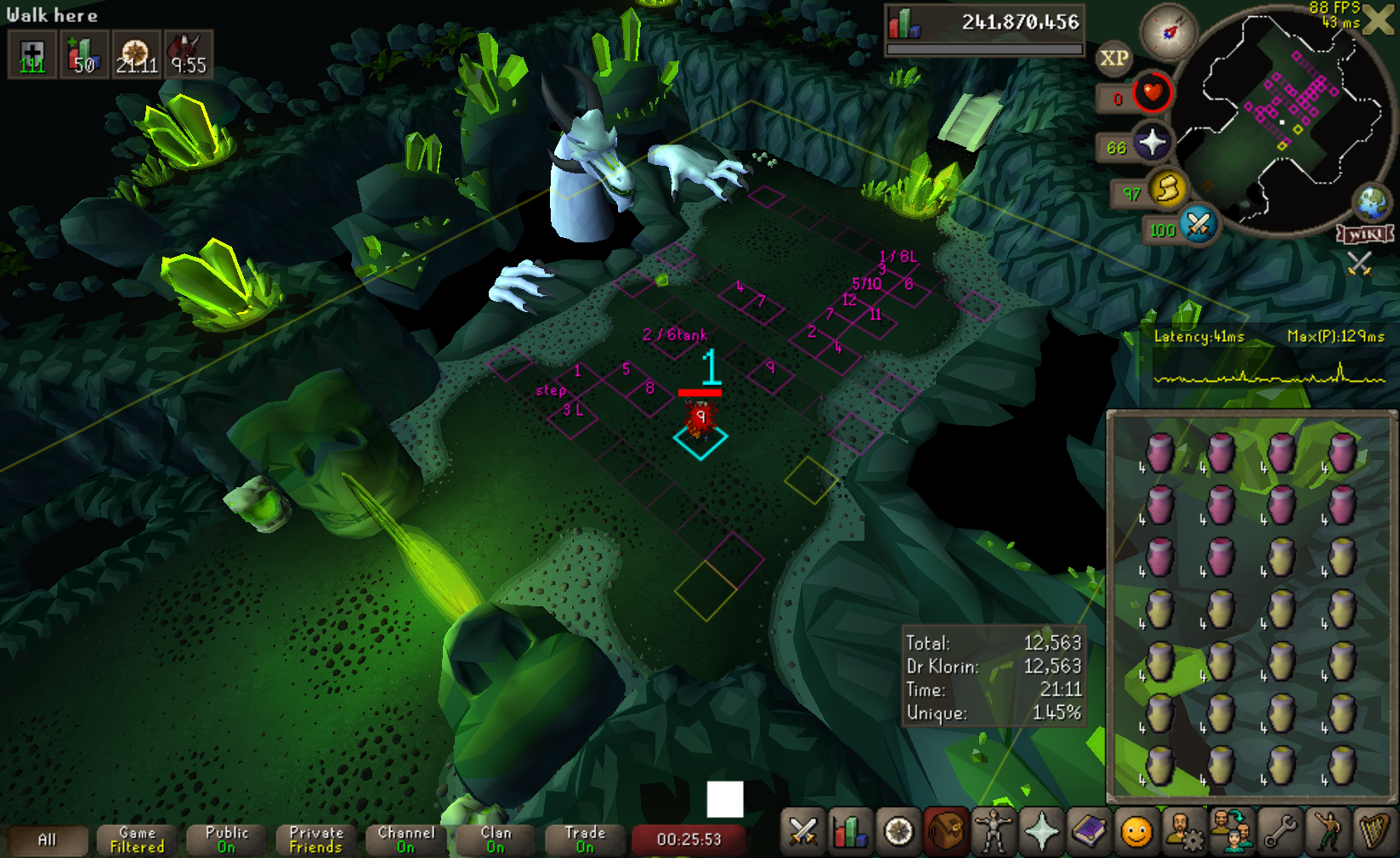Open the Emotes tab
Screen dimensions: 1400x858
[1136, 831]
